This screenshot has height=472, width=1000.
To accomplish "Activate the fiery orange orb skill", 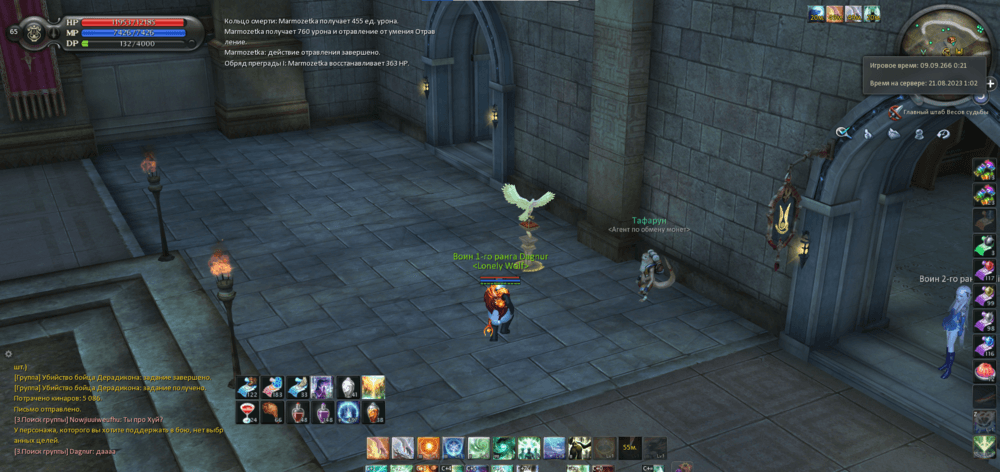I will pyautogui.click(x=427, y=447).
